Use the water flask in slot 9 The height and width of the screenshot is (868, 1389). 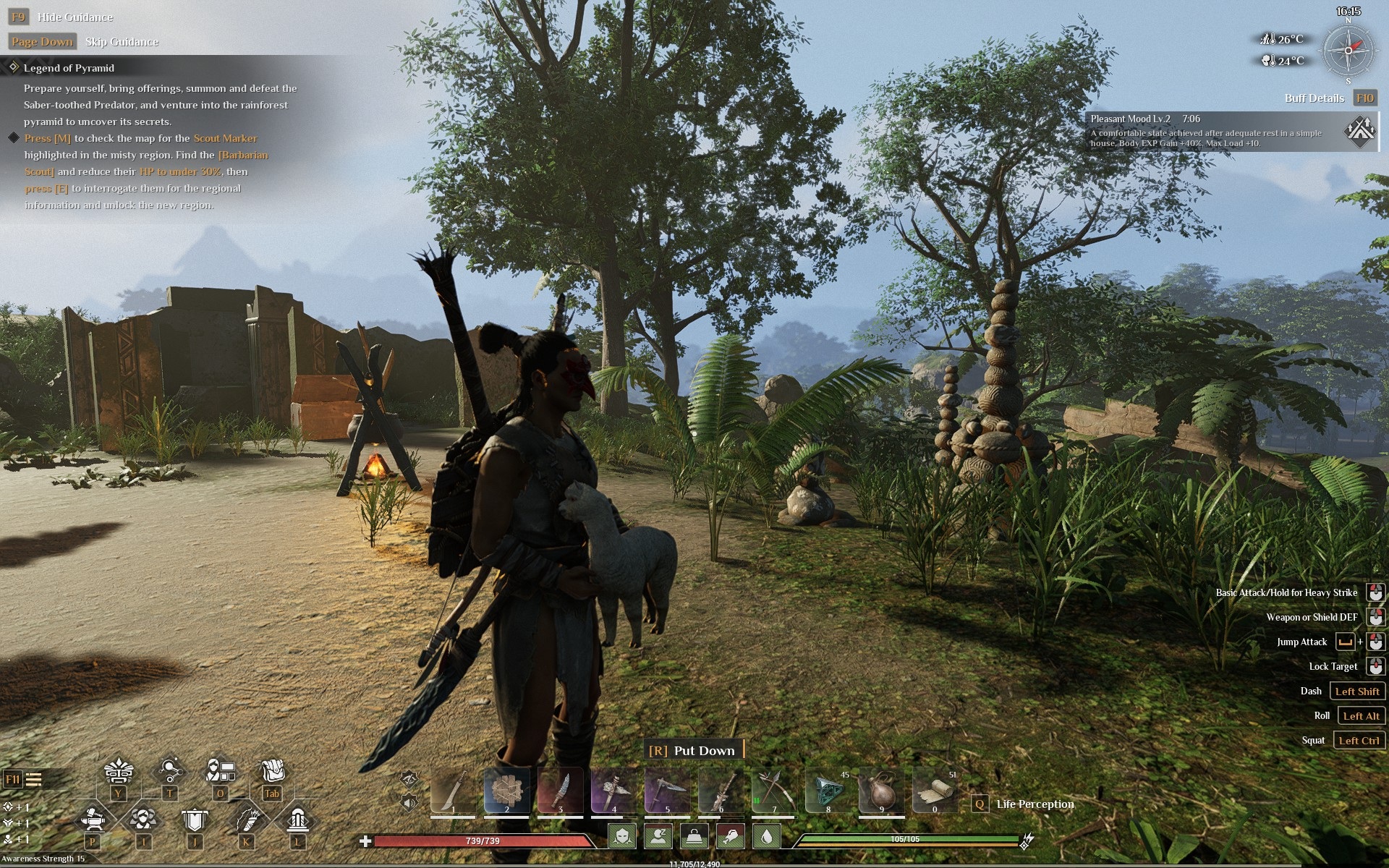point(881,791)
